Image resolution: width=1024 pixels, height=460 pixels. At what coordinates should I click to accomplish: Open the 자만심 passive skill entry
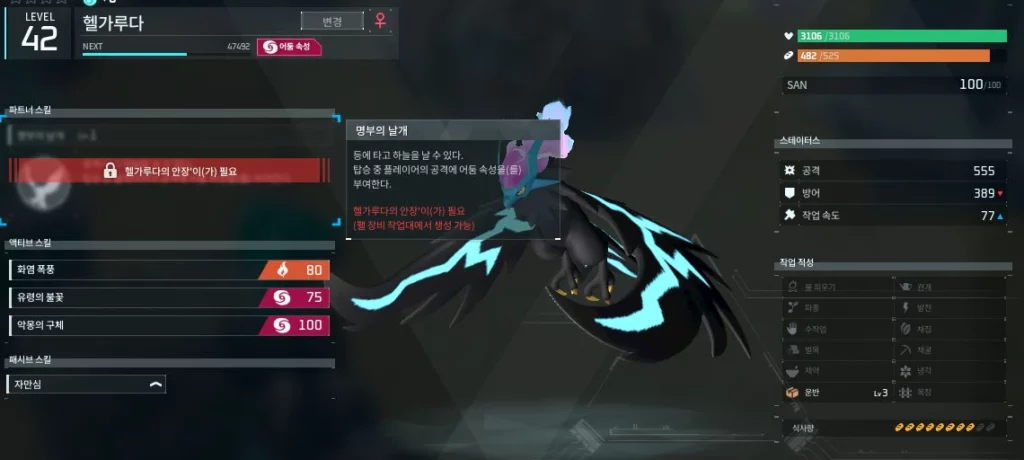[x=86, y=384]
